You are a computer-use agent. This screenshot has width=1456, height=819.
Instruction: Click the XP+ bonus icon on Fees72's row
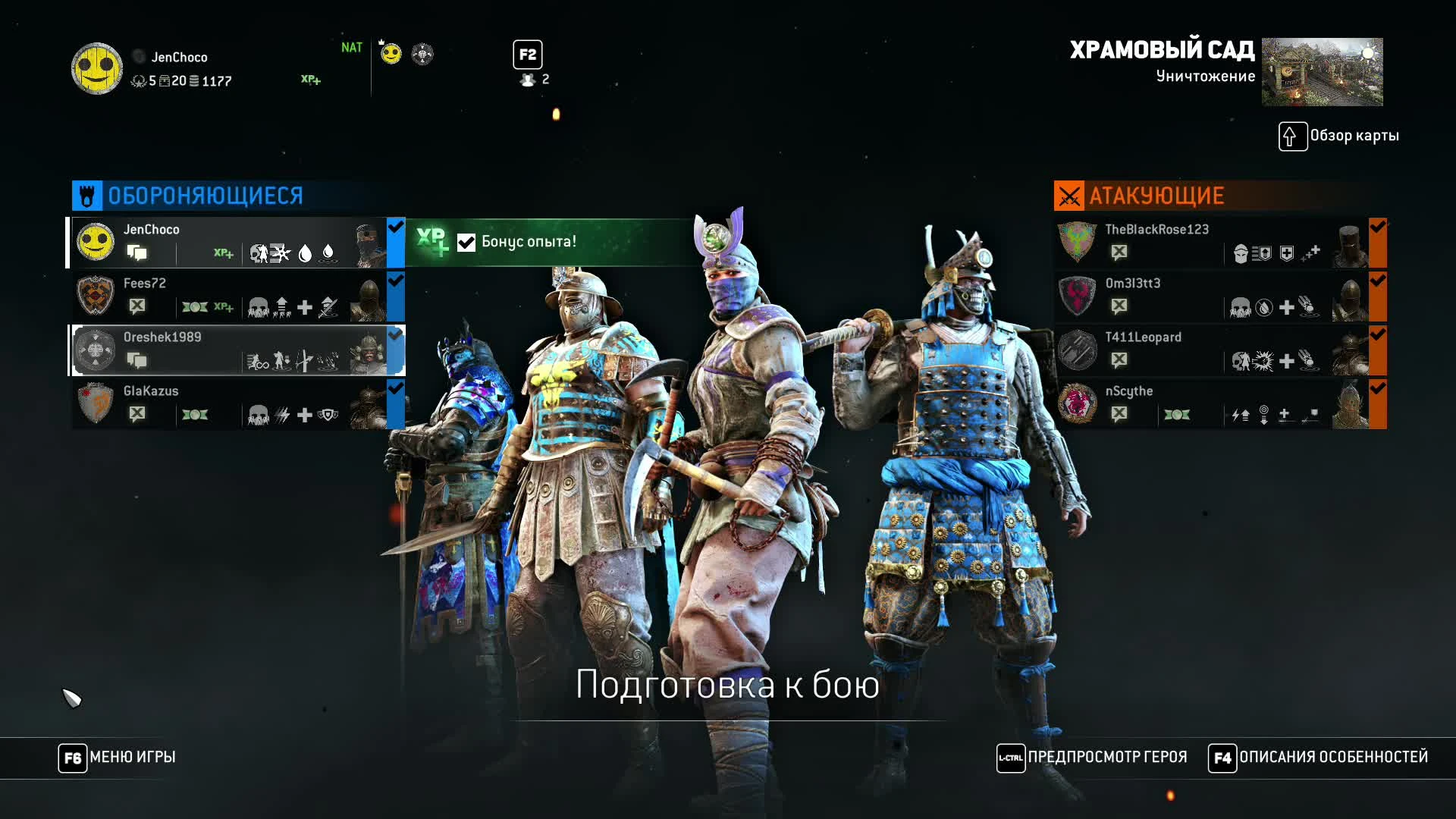click(223, 306)
